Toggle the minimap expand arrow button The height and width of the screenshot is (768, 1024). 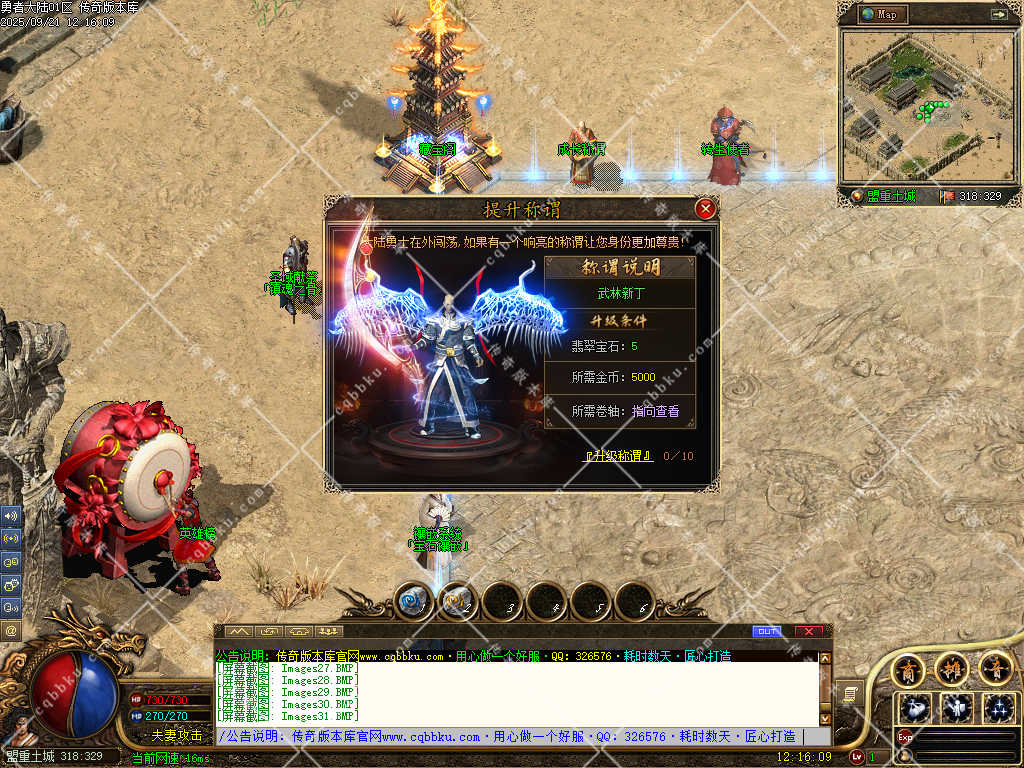(998, 14)
